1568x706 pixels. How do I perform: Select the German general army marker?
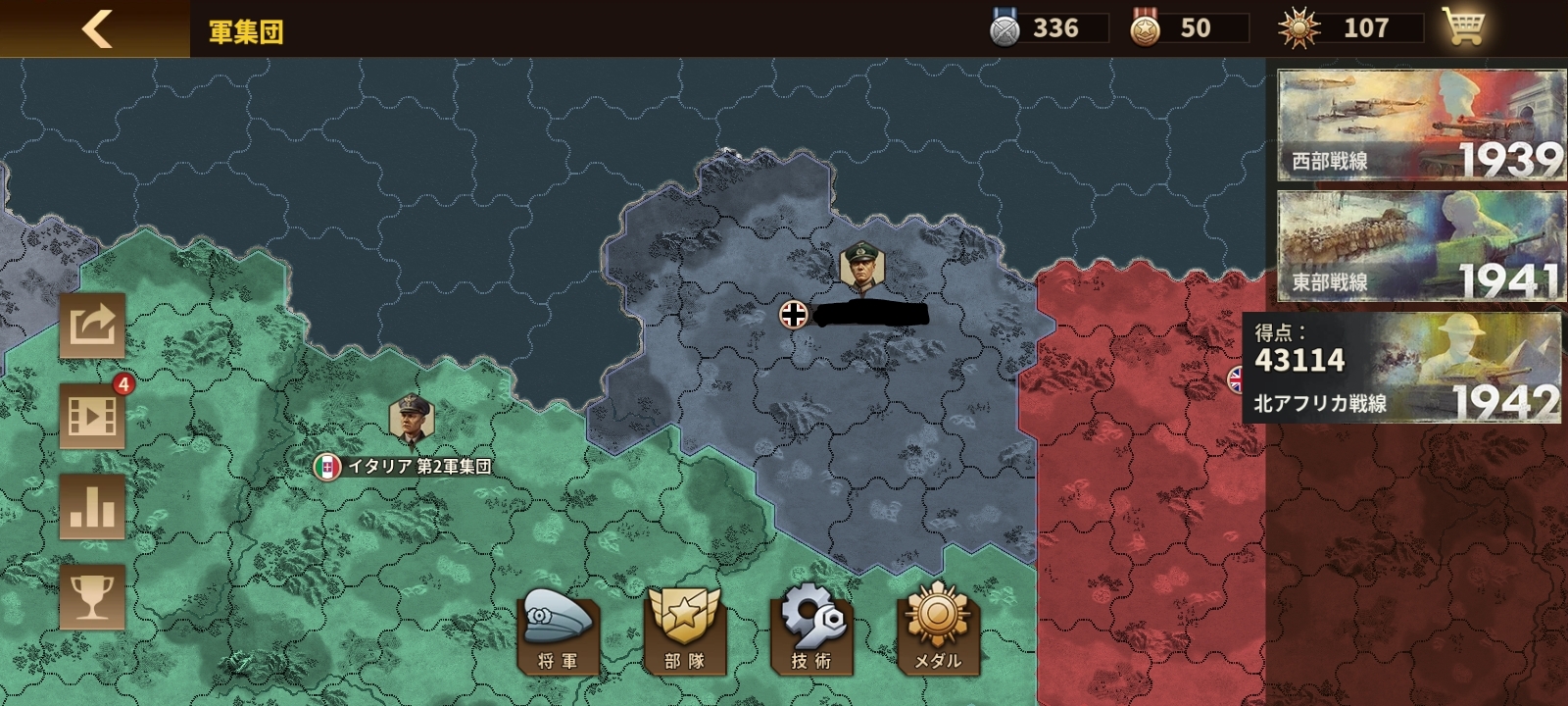(862, 268)
